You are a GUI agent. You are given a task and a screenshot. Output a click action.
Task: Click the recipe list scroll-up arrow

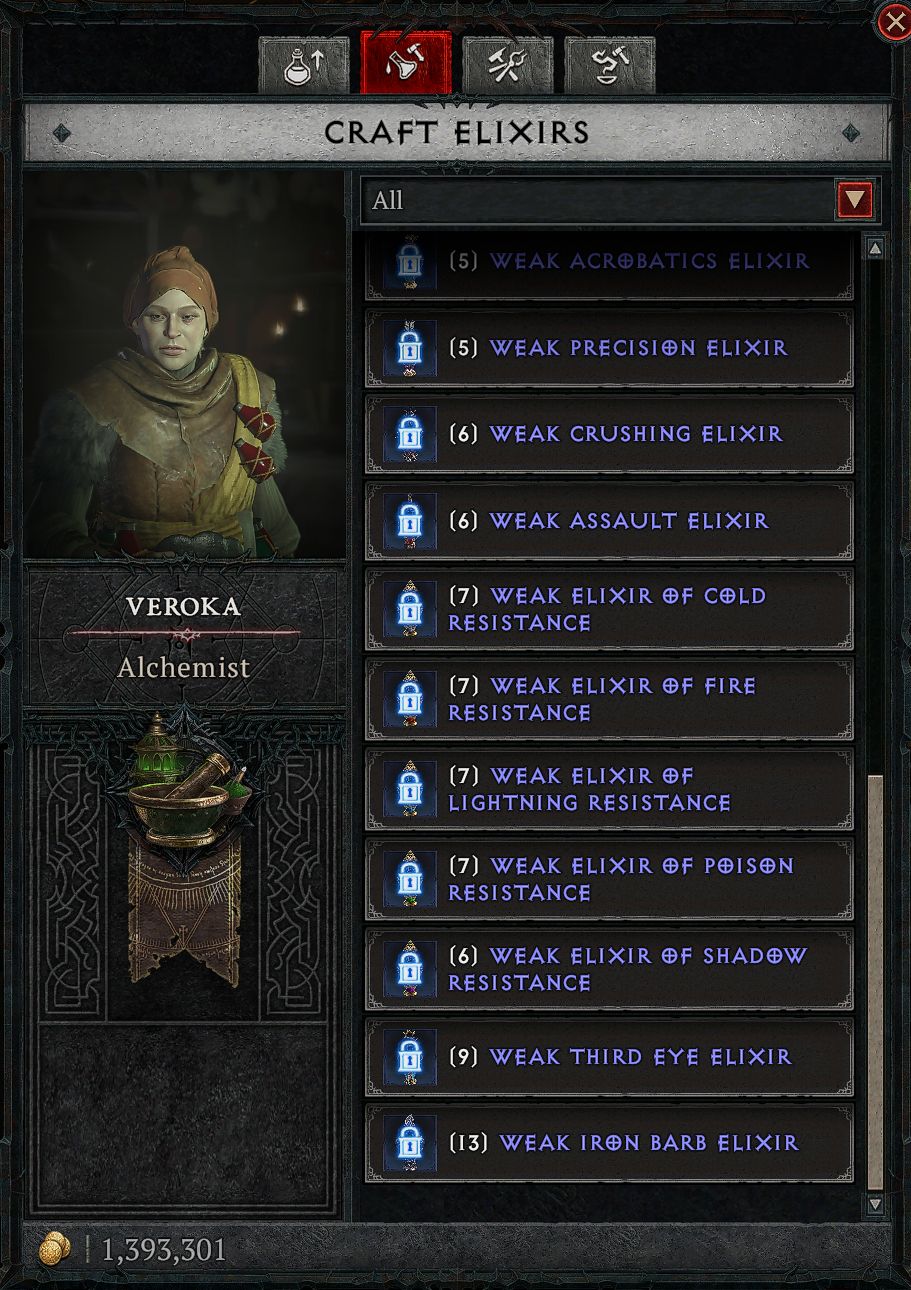pos(875,248)
